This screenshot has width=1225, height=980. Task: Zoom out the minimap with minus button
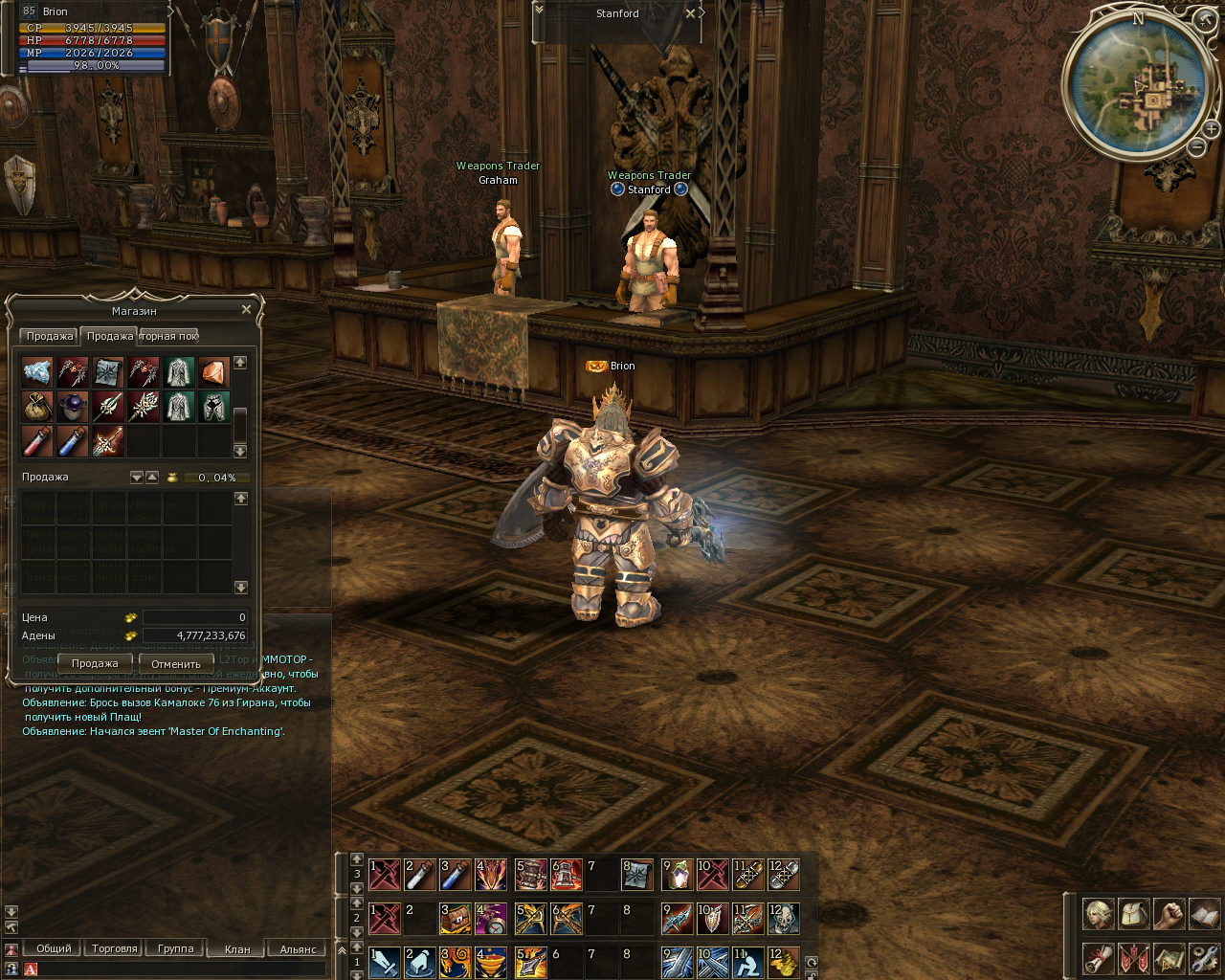tap(1197, 146)
